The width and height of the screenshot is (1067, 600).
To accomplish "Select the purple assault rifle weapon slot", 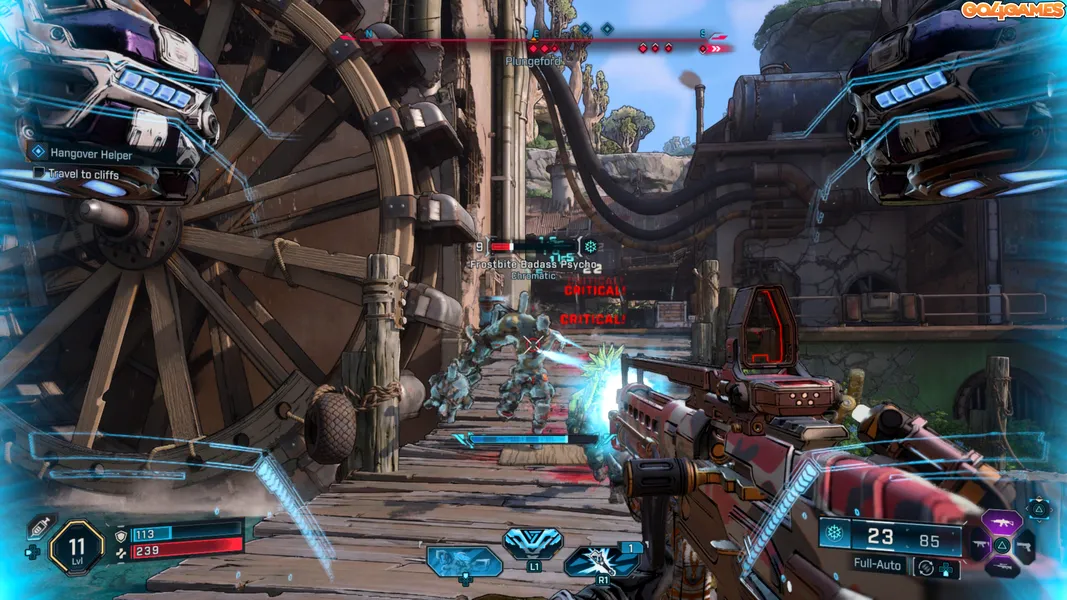I will pyautogui.click(x=1004, y=522).
